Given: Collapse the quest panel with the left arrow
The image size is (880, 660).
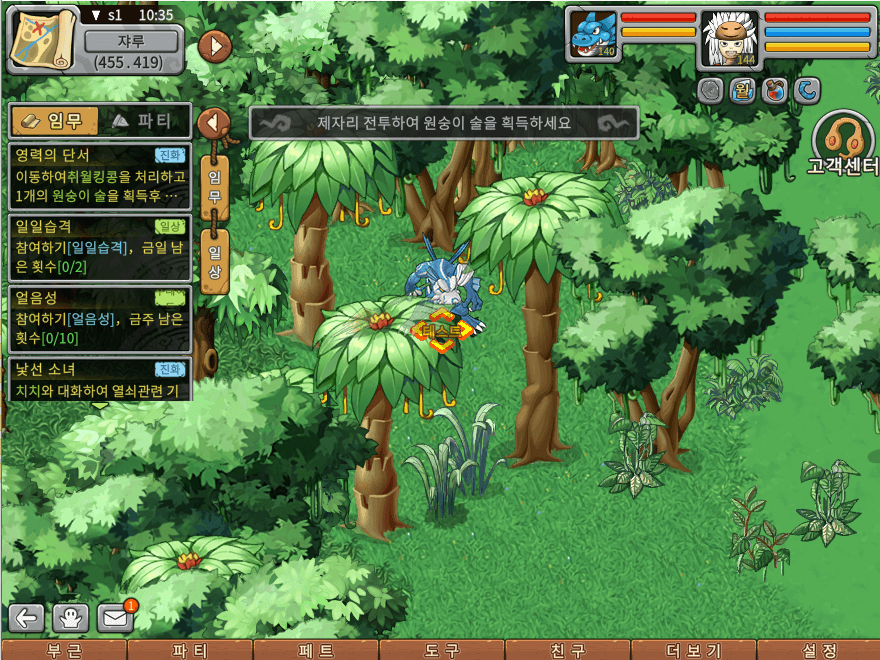Looking at the screenshot, I should tap(214, 123).
